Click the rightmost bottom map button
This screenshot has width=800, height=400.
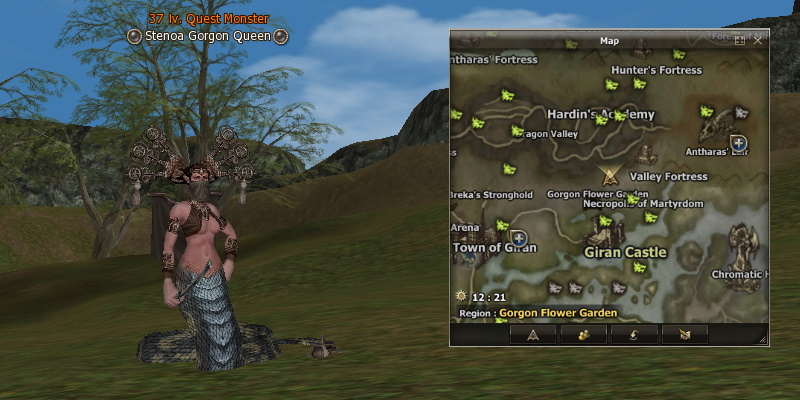pos(686,334)
